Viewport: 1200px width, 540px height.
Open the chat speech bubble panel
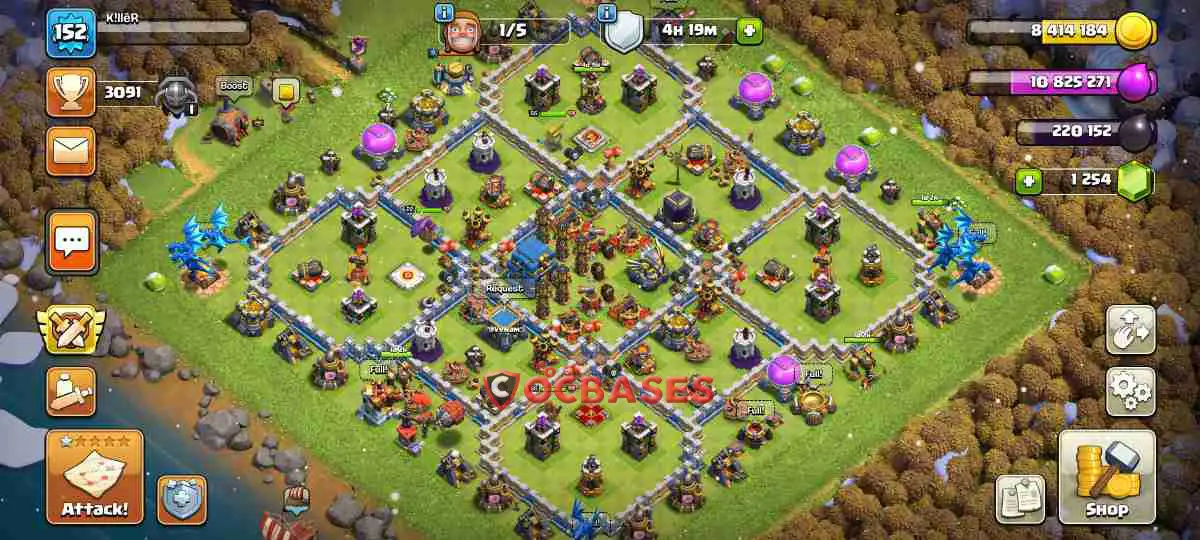point(71,241)
